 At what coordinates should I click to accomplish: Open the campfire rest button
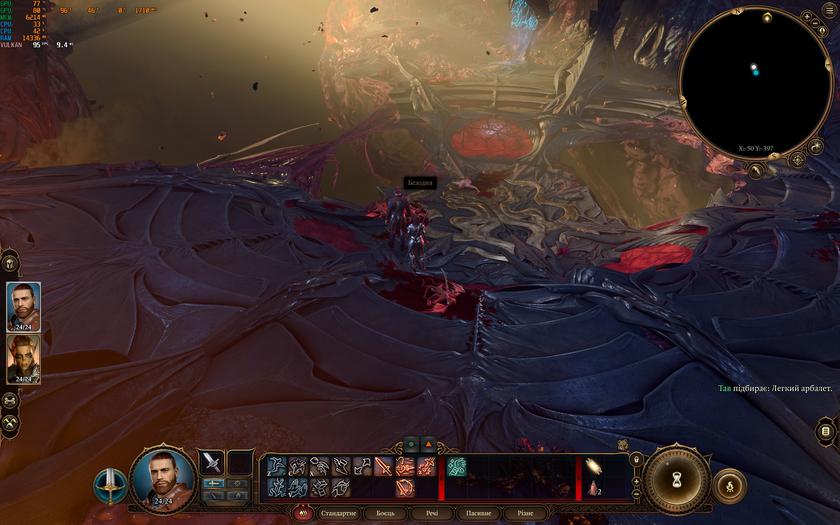[727, 485]
